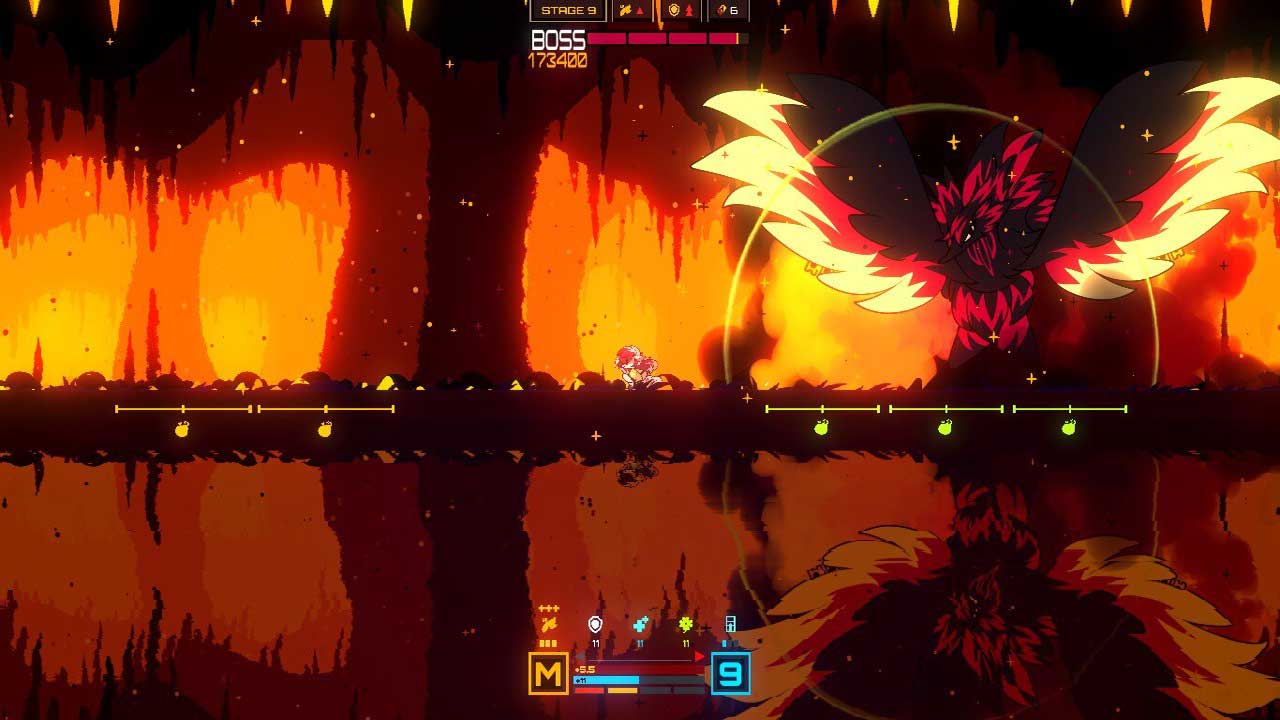This screenshot has width=1280, height=720.
Task: Click the cyan elevator door icon
Action: [731, 625]
